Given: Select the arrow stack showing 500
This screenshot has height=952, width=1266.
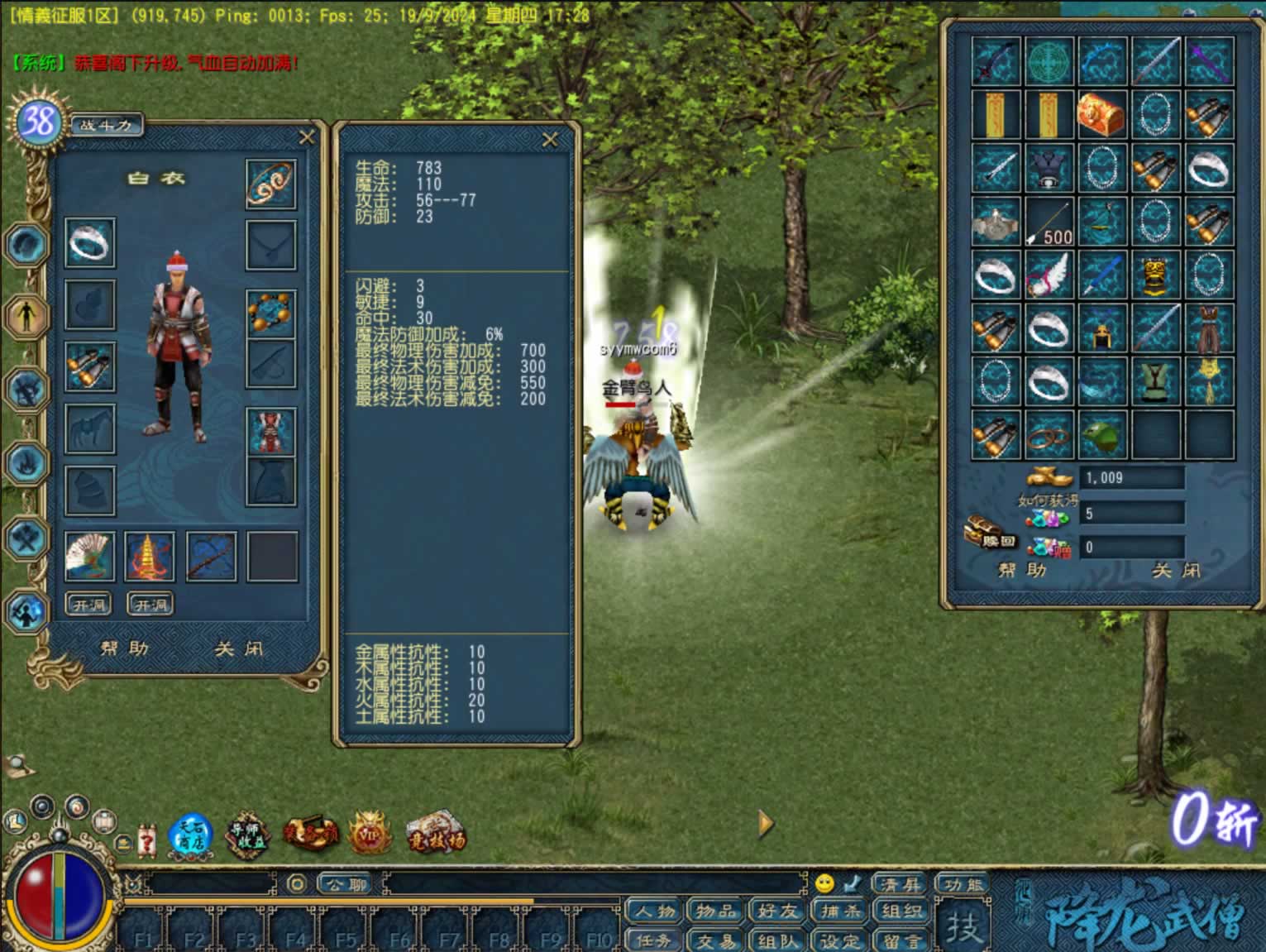Looking at the screenshot, I should point(1049,222).
